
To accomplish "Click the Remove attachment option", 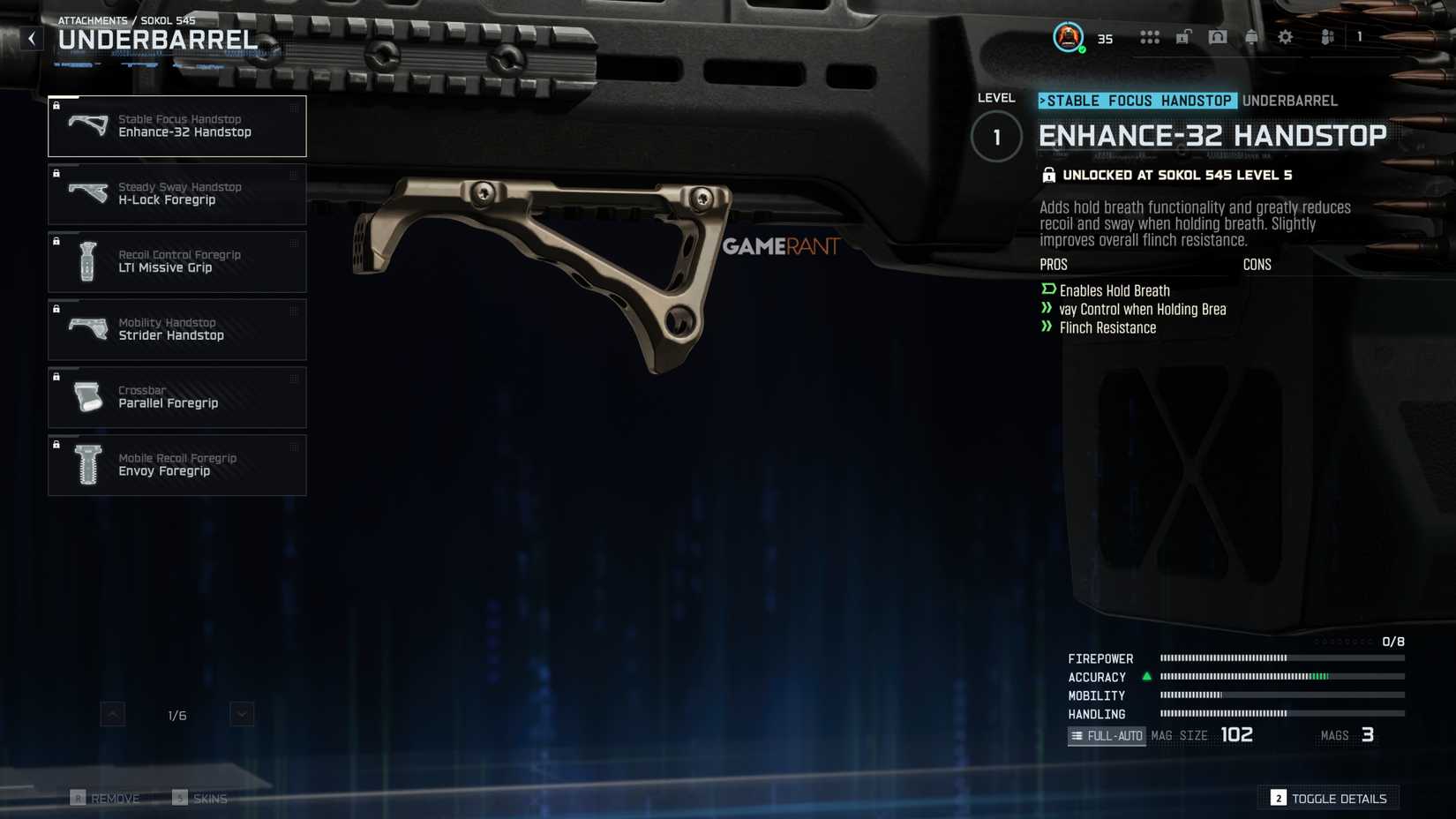I will click(107, 798).
